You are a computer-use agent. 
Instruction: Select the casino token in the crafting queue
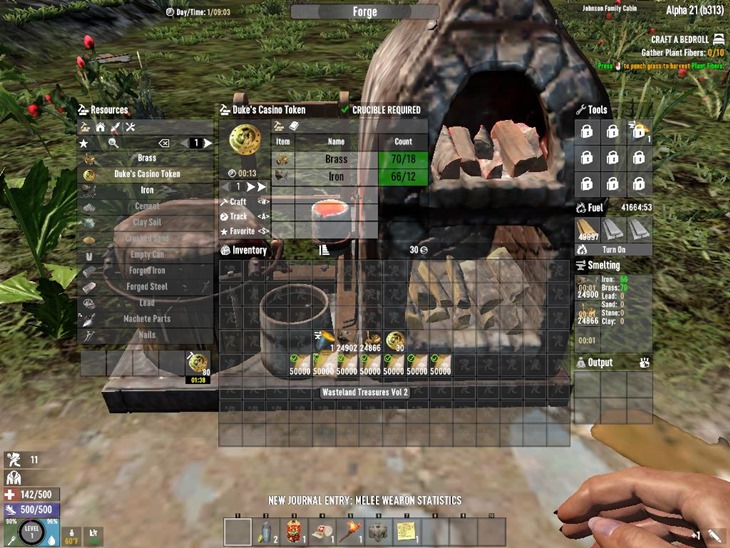pos(198,362)
